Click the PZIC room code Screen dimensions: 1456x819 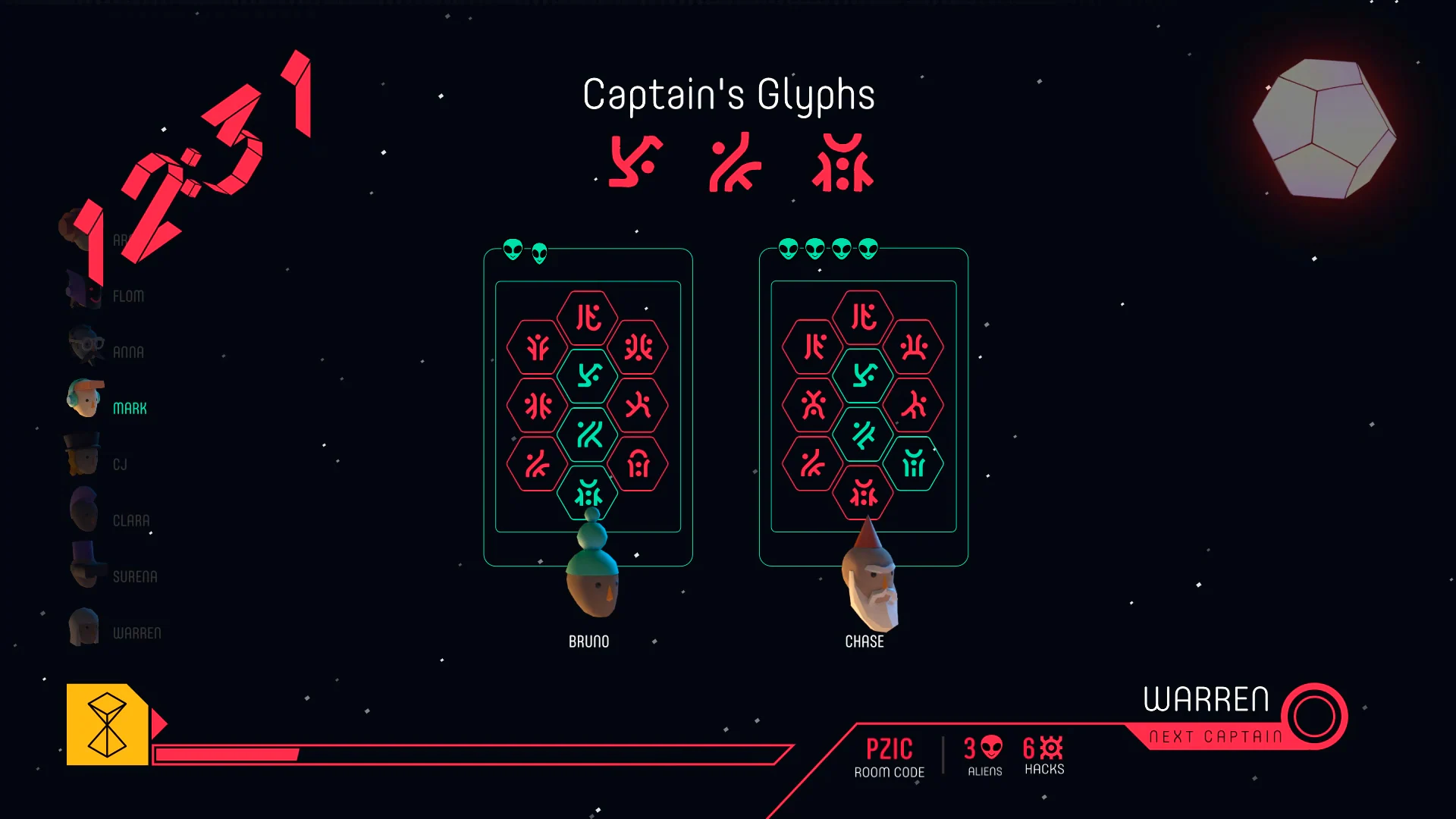pos(890,749)
